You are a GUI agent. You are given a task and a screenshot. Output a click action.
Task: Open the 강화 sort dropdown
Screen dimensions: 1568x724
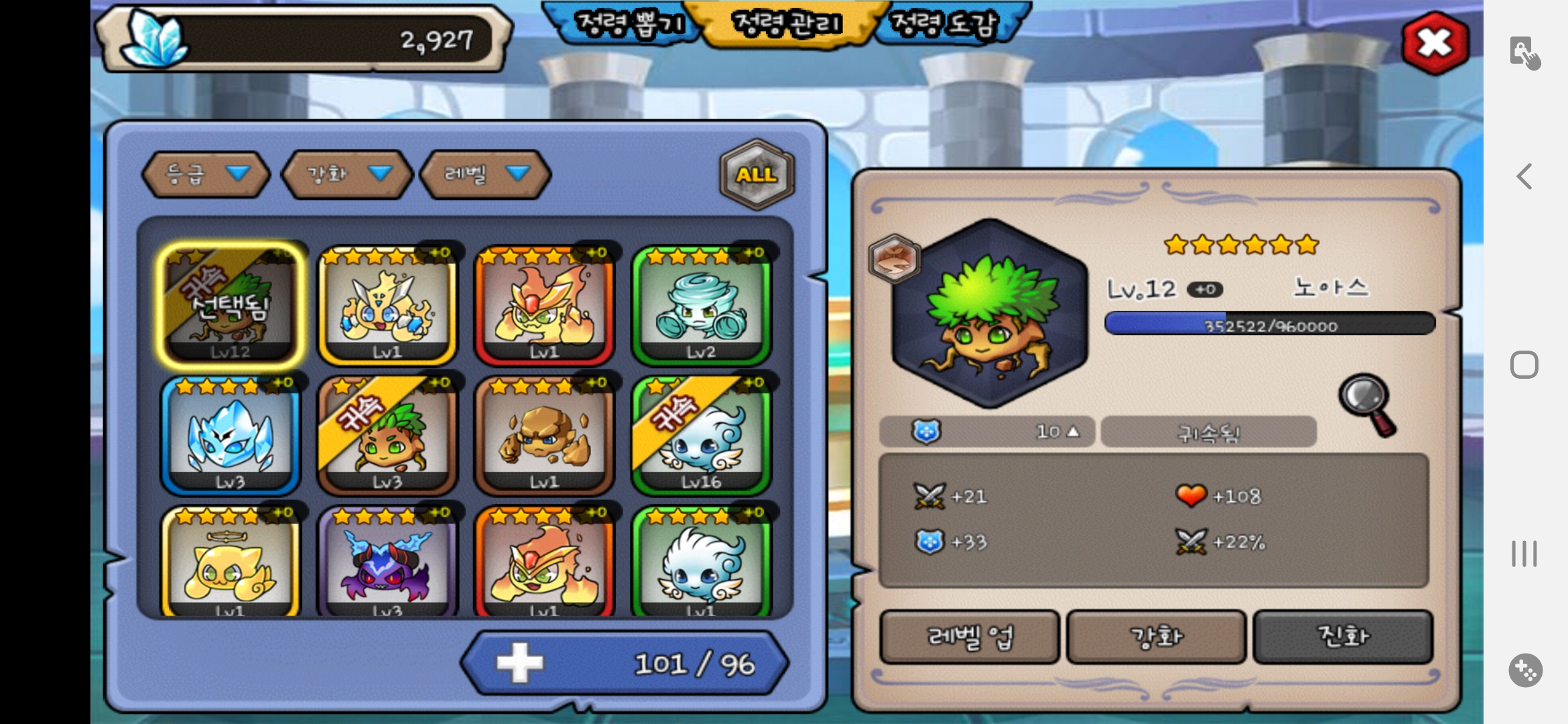pyautogui.click(x=347, y=174)
